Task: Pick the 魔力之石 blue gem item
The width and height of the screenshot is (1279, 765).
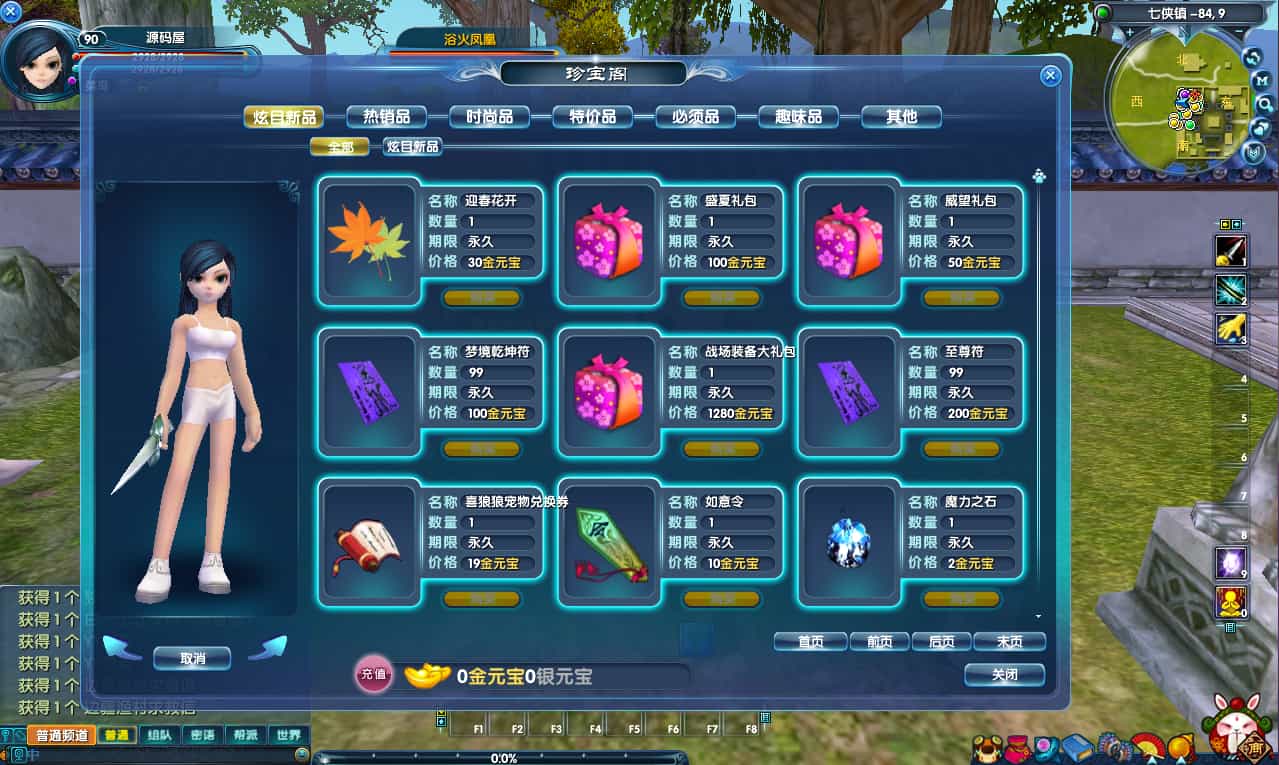Action: (848, 542)
